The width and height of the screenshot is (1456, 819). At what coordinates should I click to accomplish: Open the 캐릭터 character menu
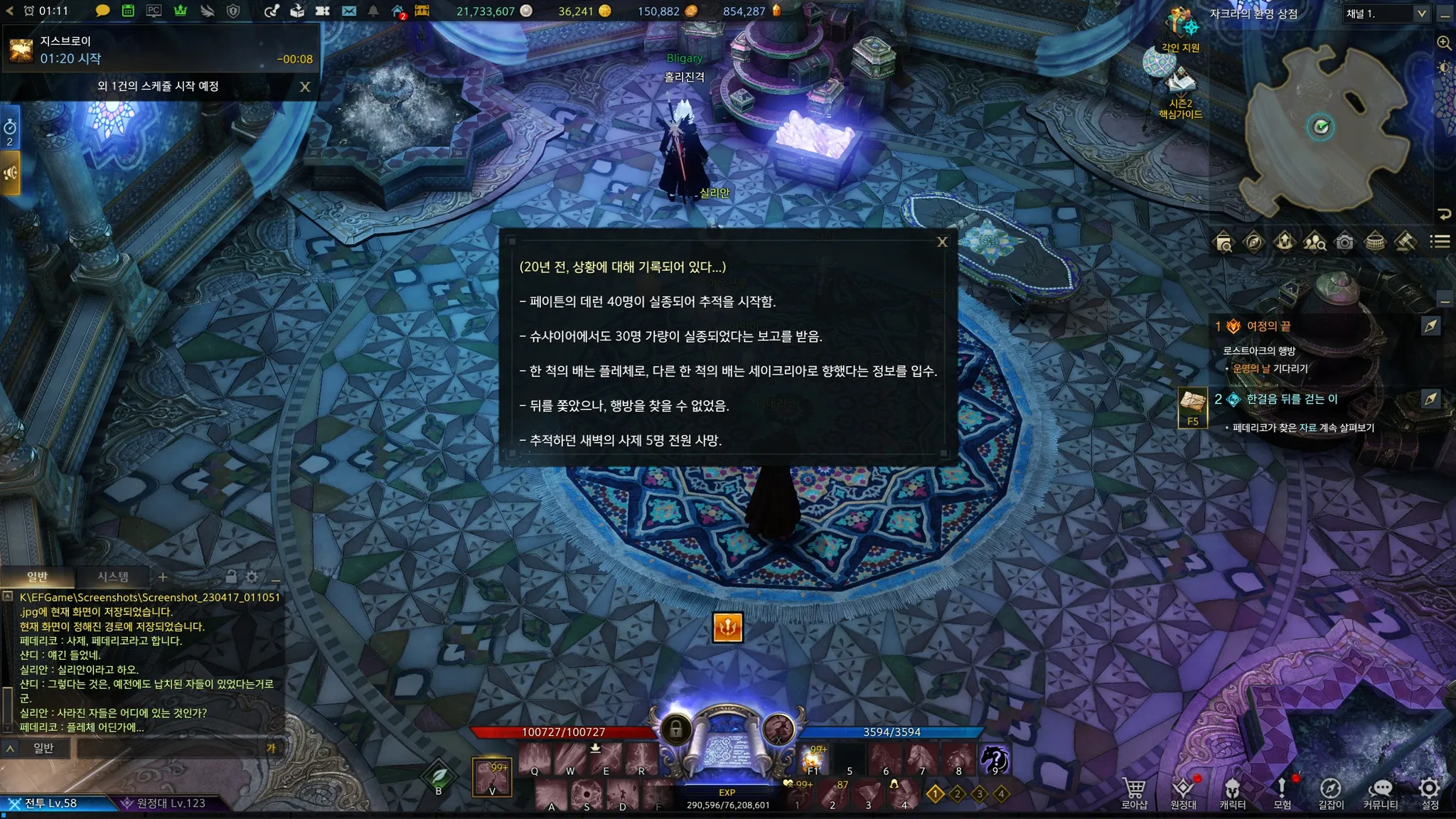(x=1232, y=793)
